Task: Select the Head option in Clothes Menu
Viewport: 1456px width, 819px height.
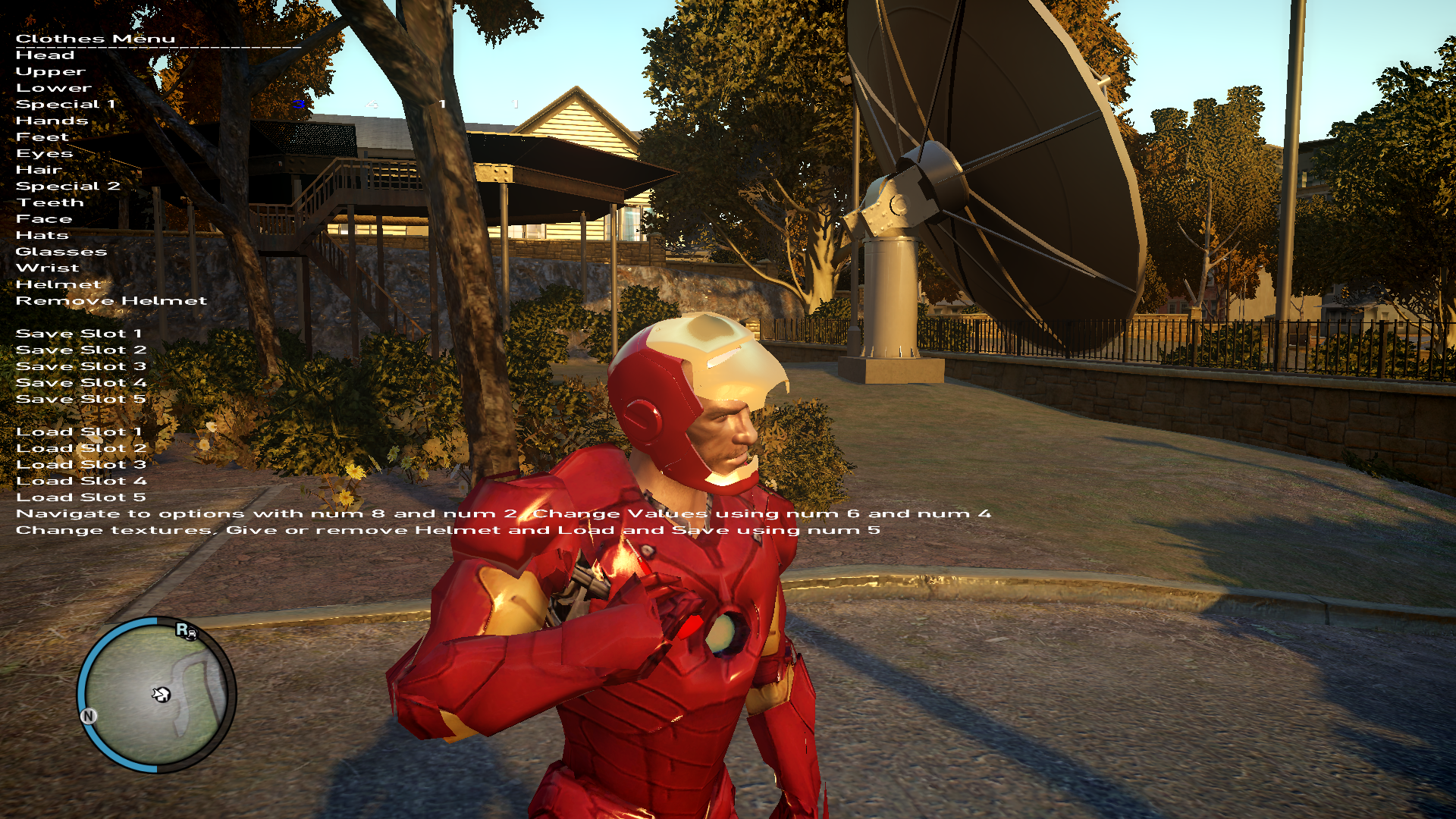Action: pyautogui.click(x=45, y=55)
